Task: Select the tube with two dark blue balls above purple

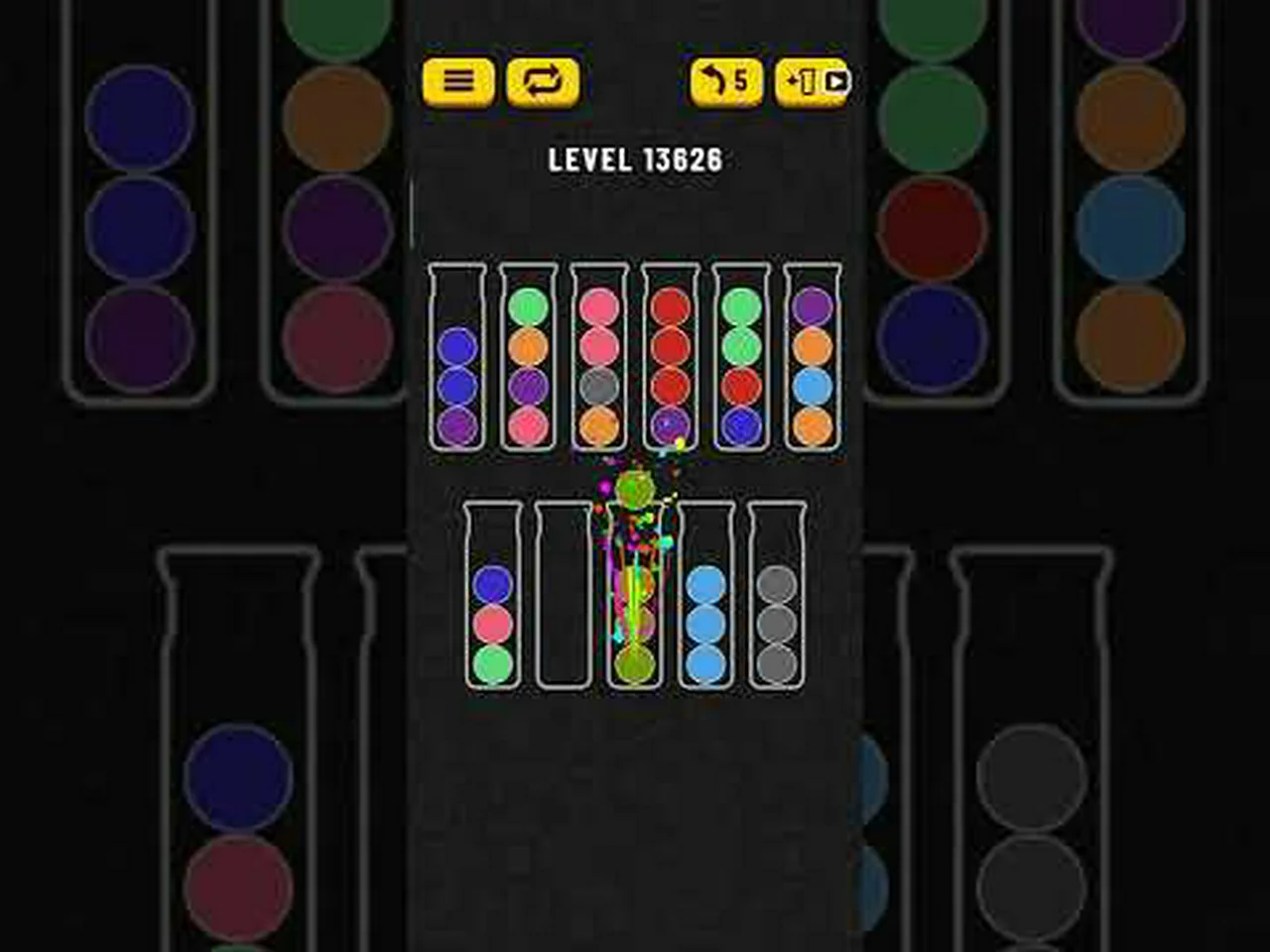Action: 457,357
